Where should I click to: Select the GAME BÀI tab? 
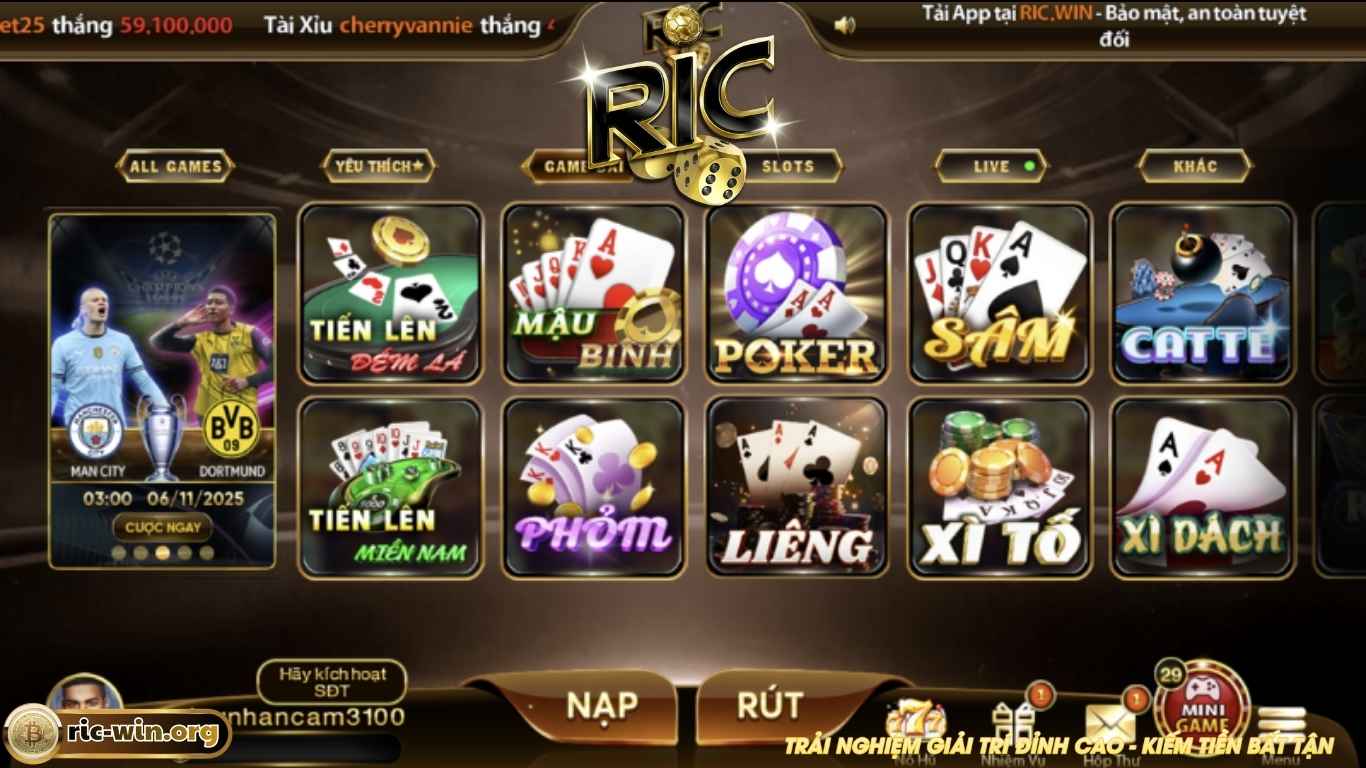[578, 166]
